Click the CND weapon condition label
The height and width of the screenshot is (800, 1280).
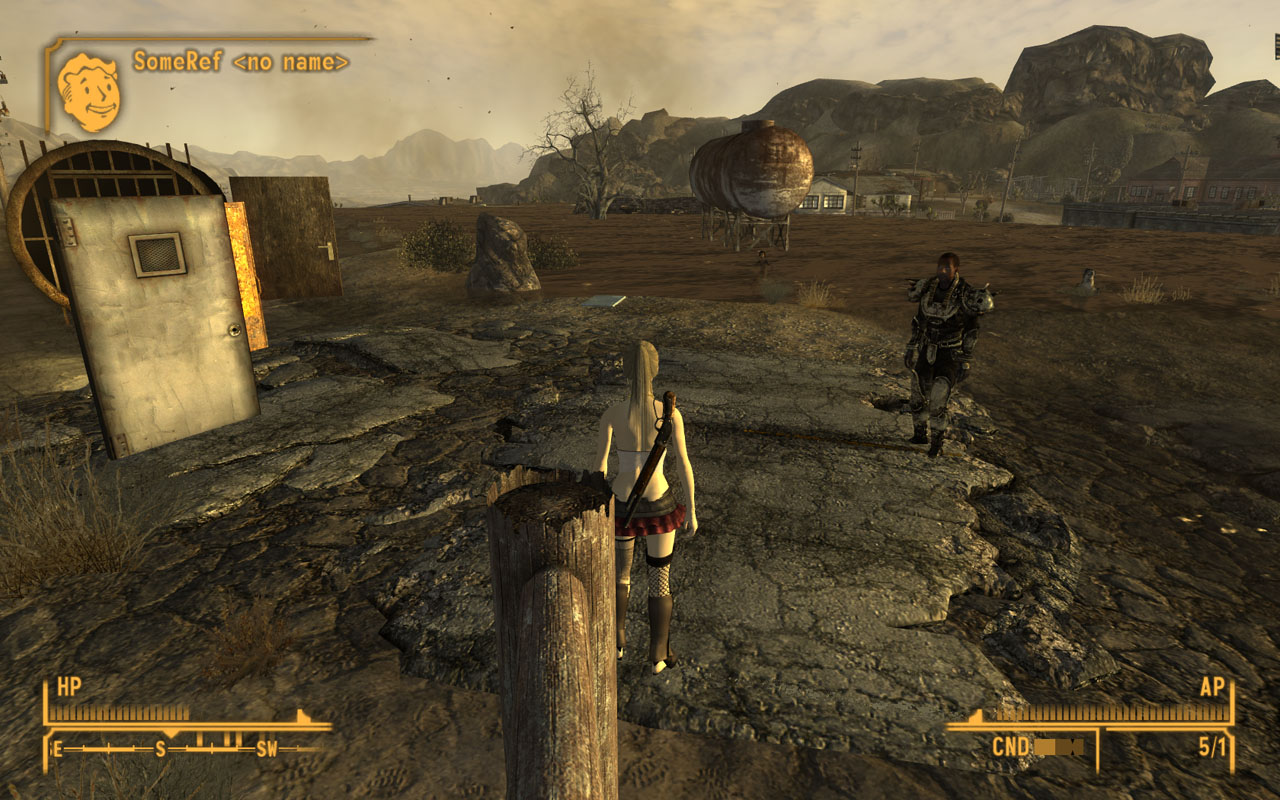tap(1010, 745)
